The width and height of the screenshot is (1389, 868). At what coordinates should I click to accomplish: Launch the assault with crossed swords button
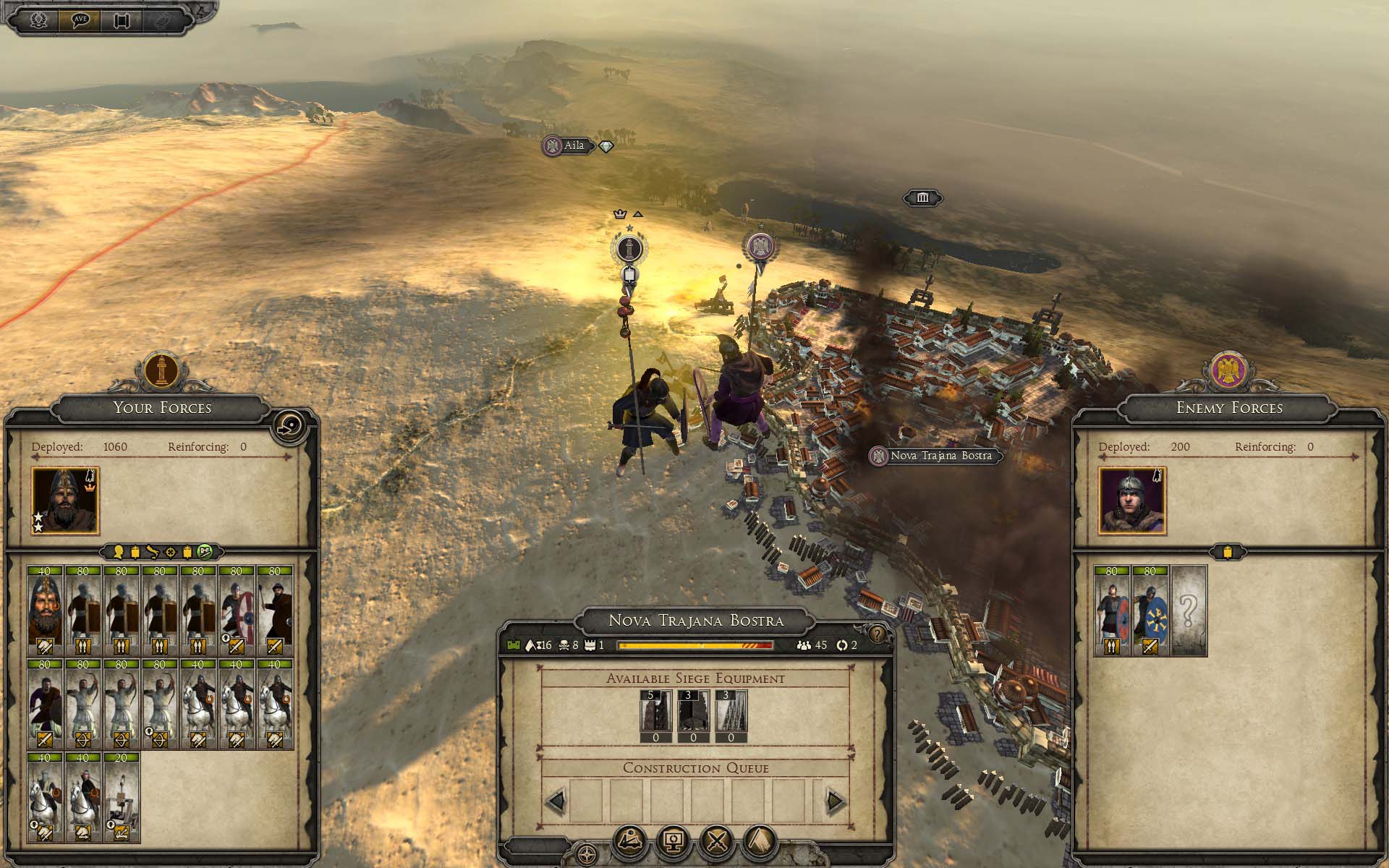[717, 841]
